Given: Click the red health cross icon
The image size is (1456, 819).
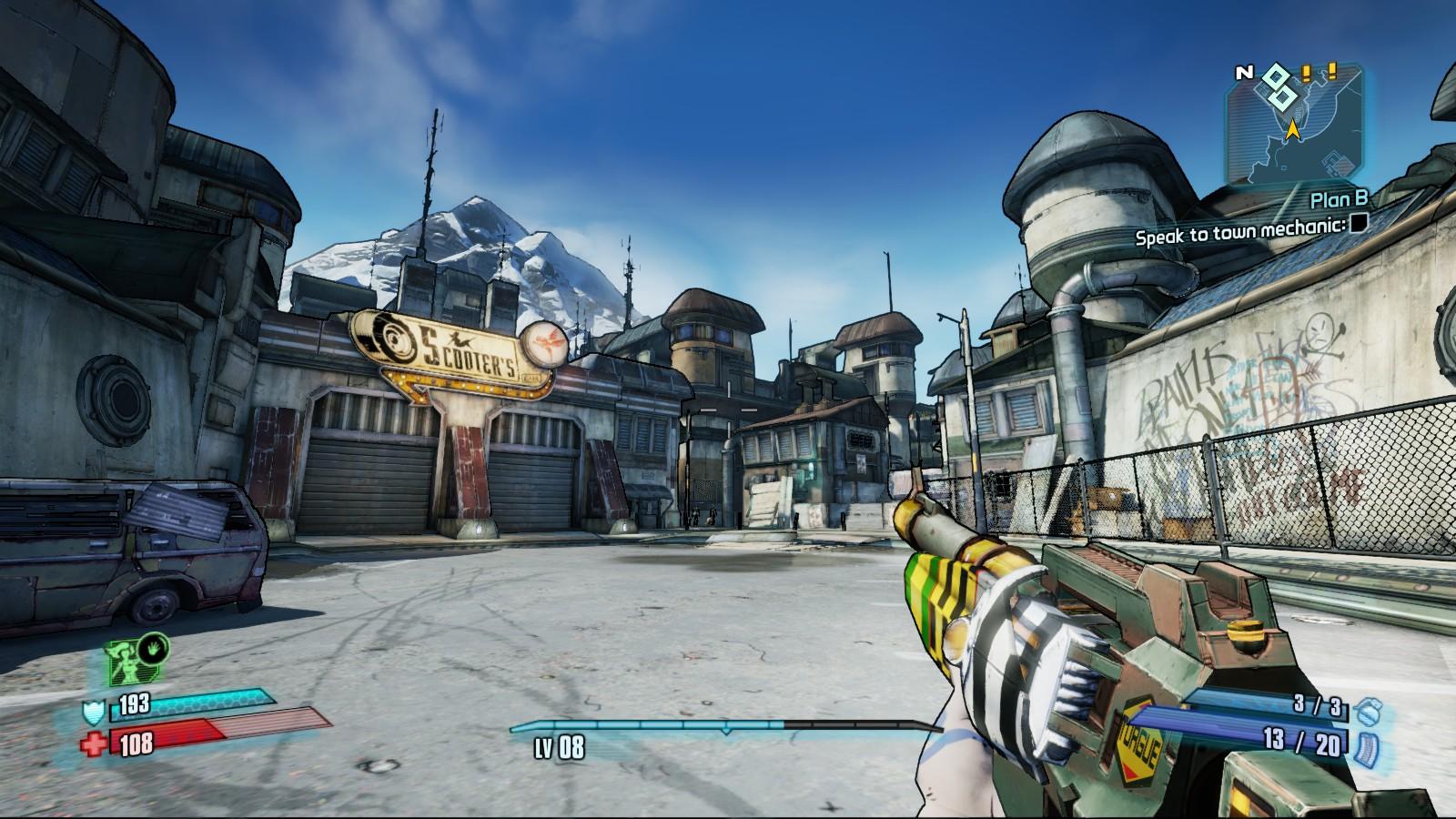Looking at the screenshot, I should coord(93,744).
